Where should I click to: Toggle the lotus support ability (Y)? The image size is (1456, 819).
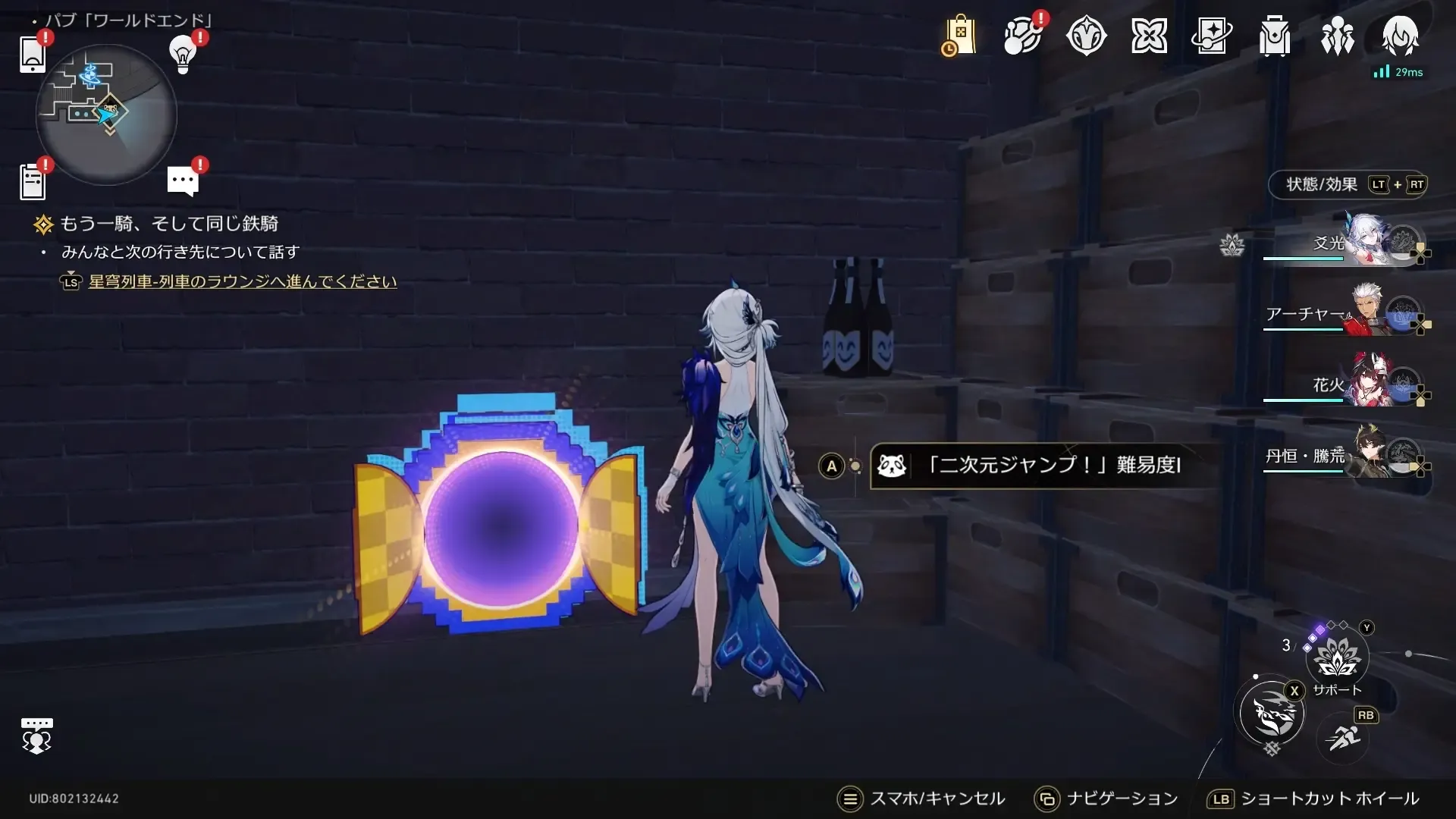1336,658
